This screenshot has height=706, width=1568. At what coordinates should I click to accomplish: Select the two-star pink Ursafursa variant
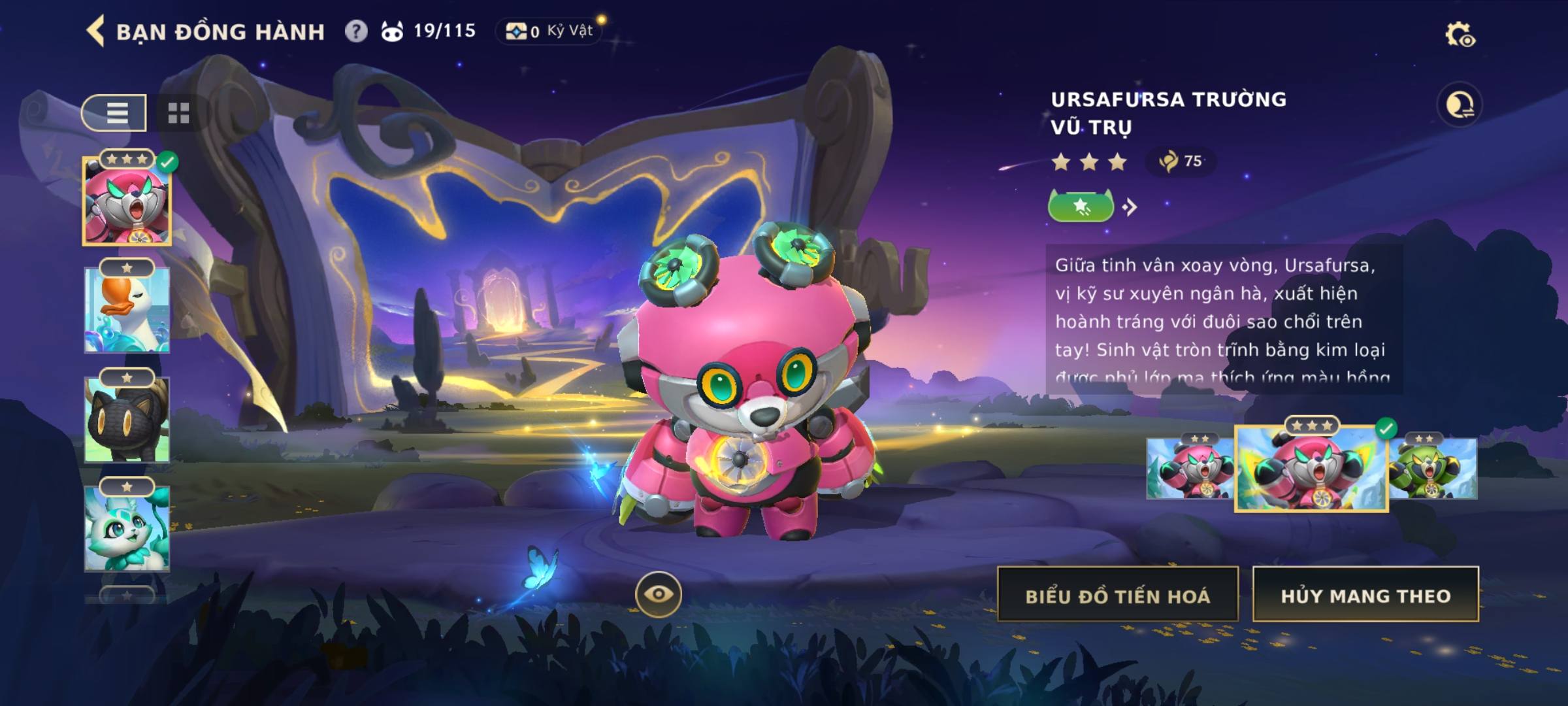pyautogui.click(x=1189, y=469)
